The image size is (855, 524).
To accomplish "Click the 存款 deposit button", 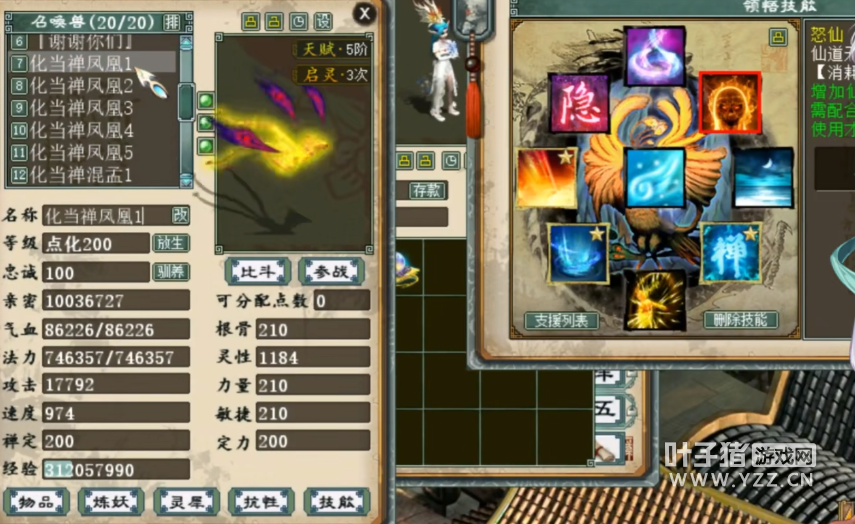I will 428,190.
